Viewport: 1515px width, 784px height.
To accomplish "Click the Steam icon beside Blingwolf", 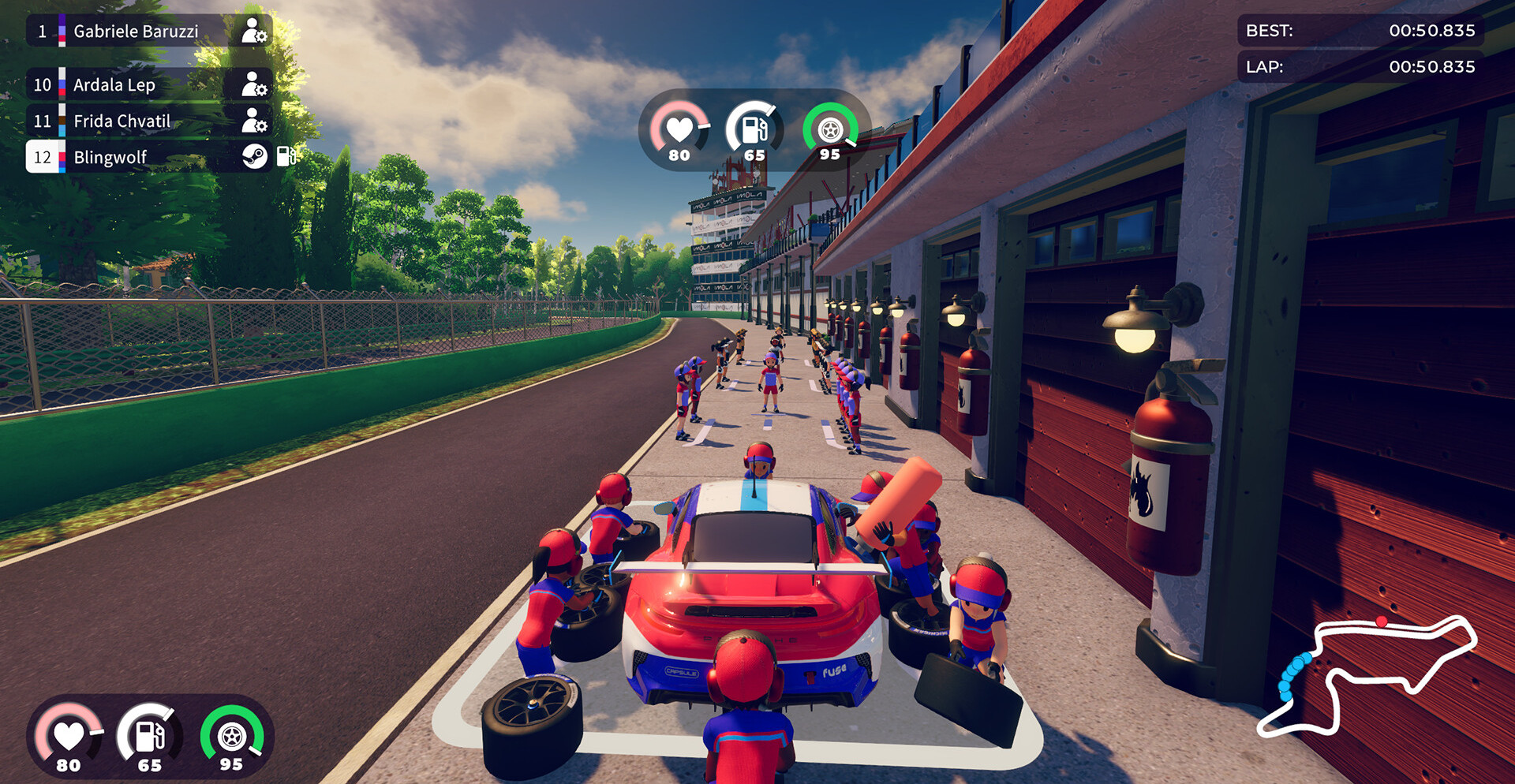I will 254,157.
